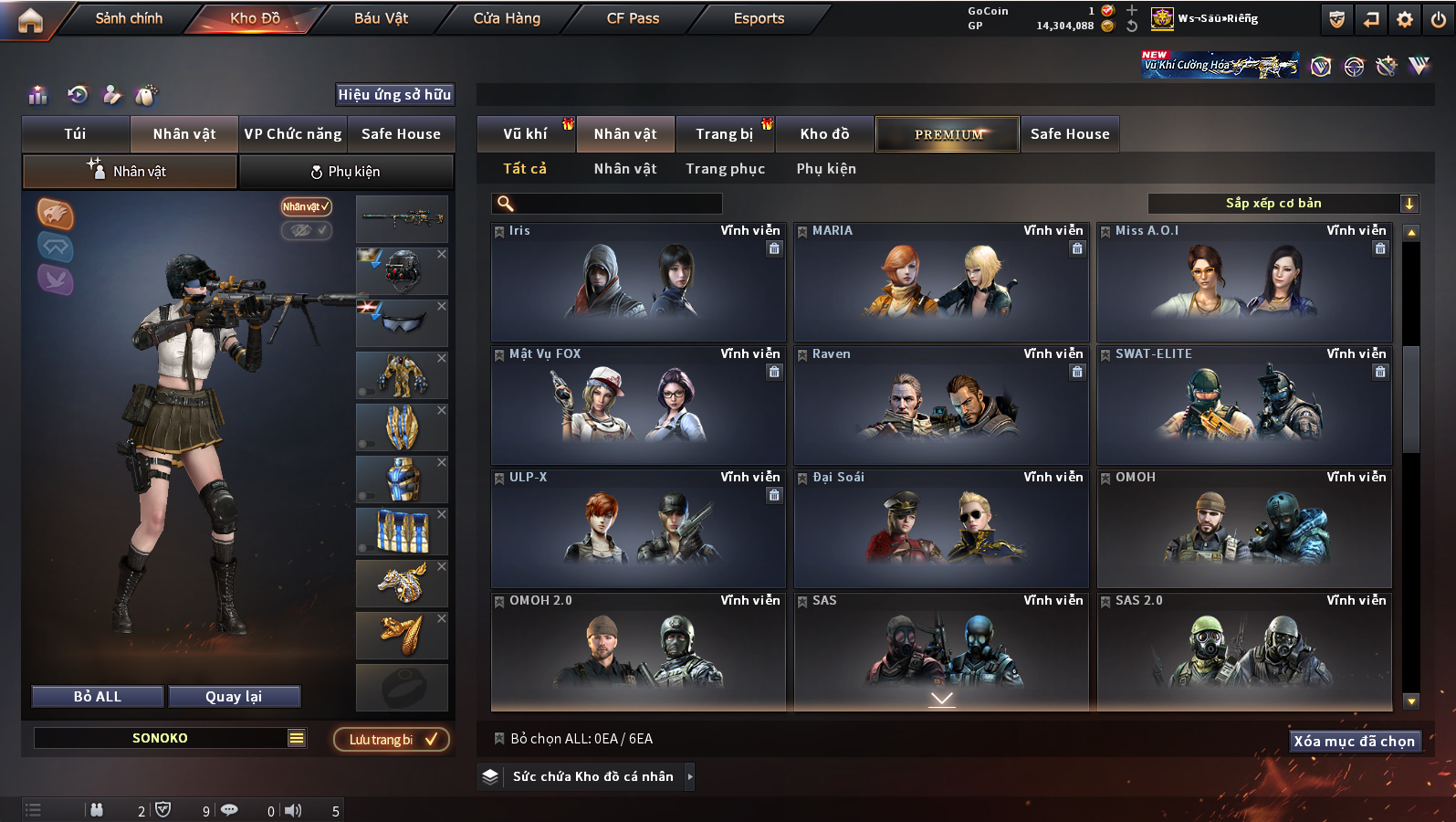Open the Cửa Hàng shop tab
Viewport: 1456px width, 822px height.
pyautogui.click(x=507, y=18)
